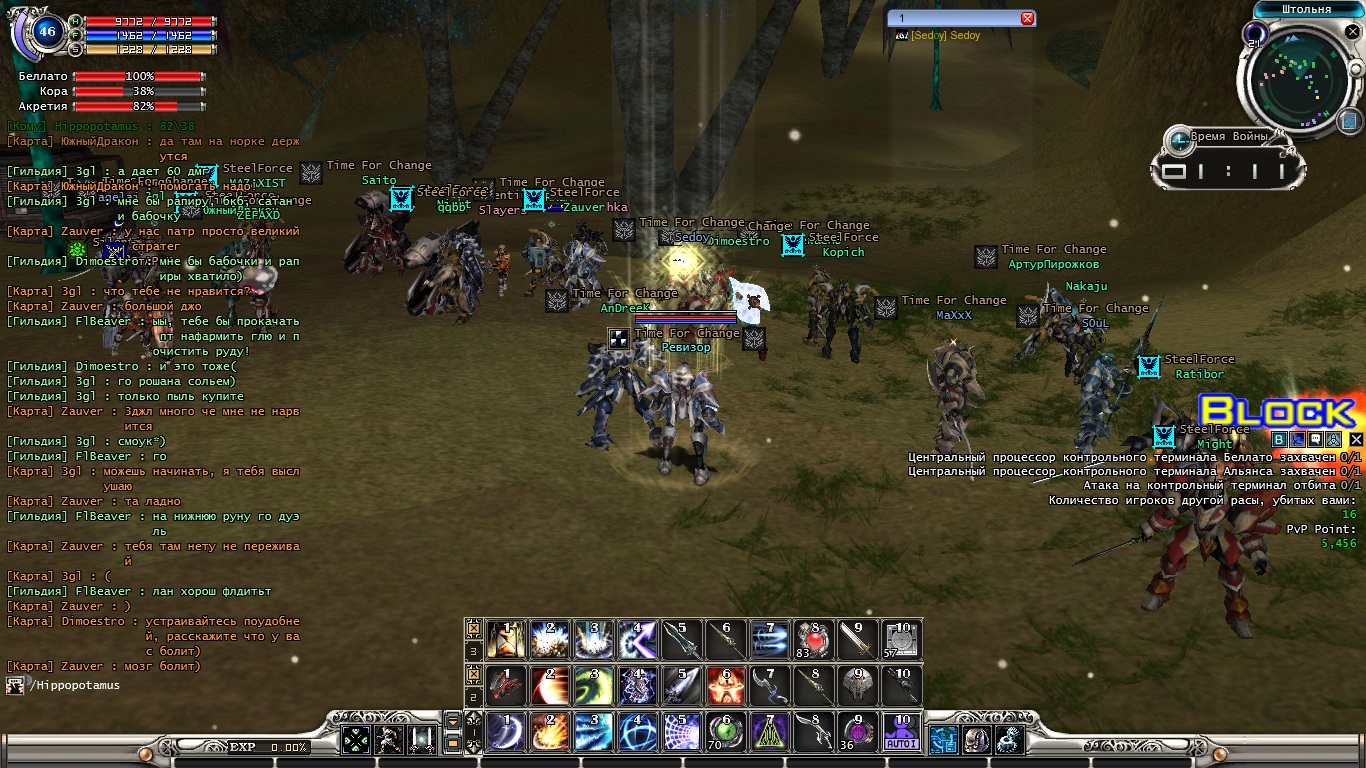Click the Время Войны clock icon

click(x=1180, y=140)
